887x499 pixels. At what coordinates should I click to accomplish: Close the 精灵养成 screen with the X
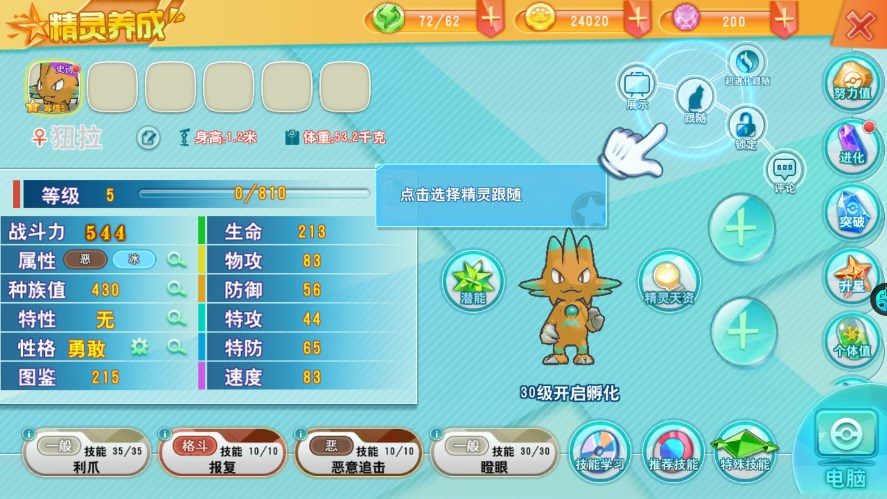(860, 26)
